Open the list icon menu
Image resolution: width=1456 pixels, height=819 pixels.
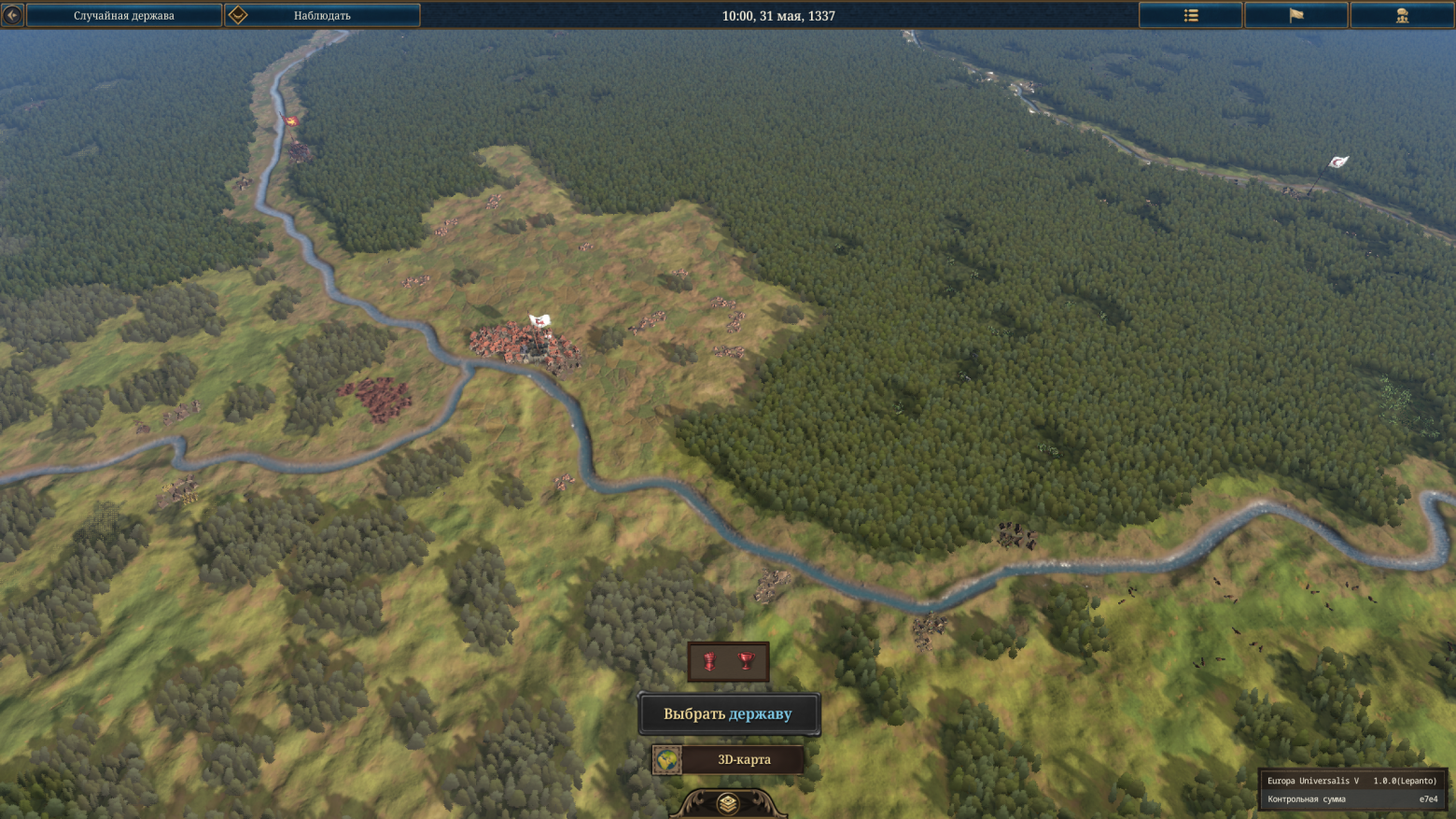coord(1190,16)
